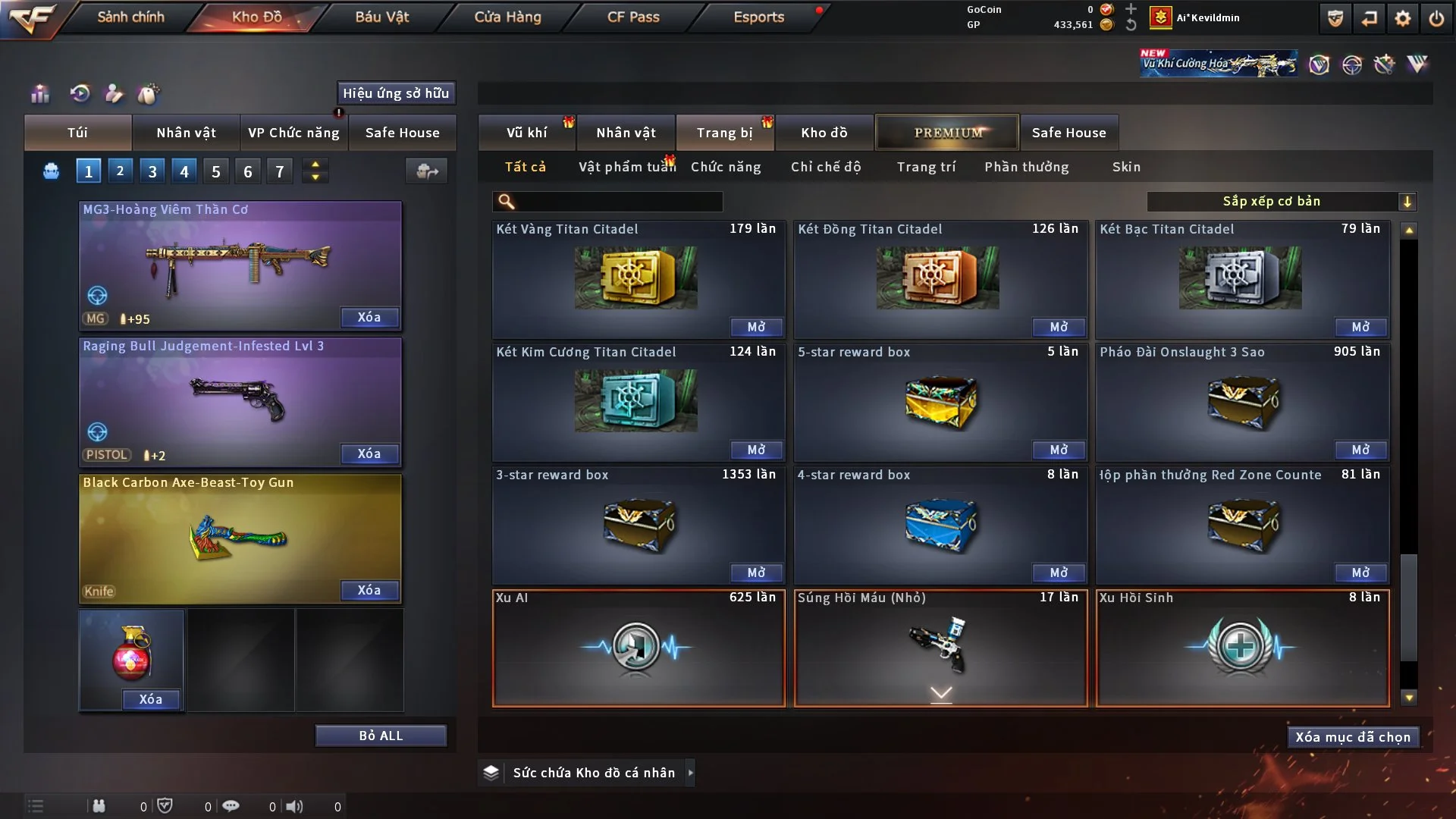Screen dimensions: 1456x819
Task: Switch to the Vũ khí tab
Action: coord(526,133)
